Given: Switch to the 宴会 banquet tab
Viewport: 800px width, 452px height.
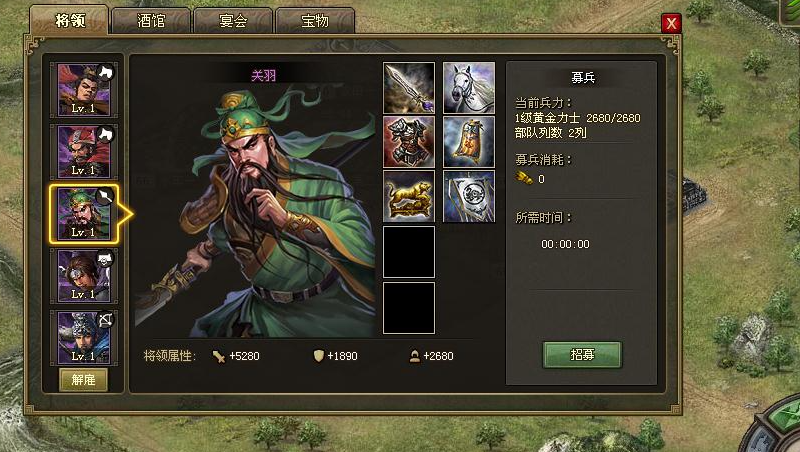Looking at the screenshot, I should [x=232, y=21].
